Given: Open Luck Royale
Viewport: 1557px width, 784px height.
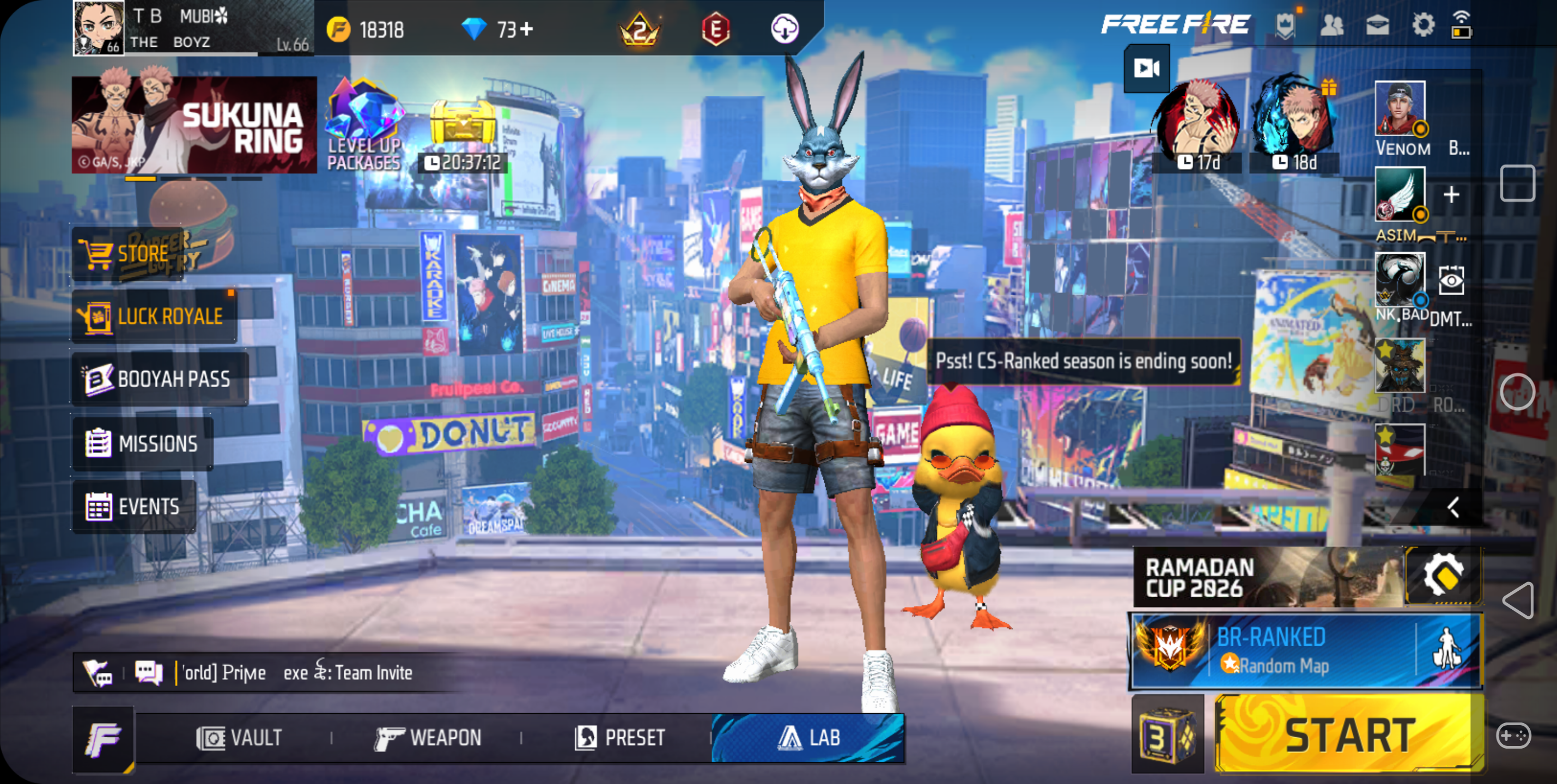Looking at the screenshot, I should click(x=154, y=316).
